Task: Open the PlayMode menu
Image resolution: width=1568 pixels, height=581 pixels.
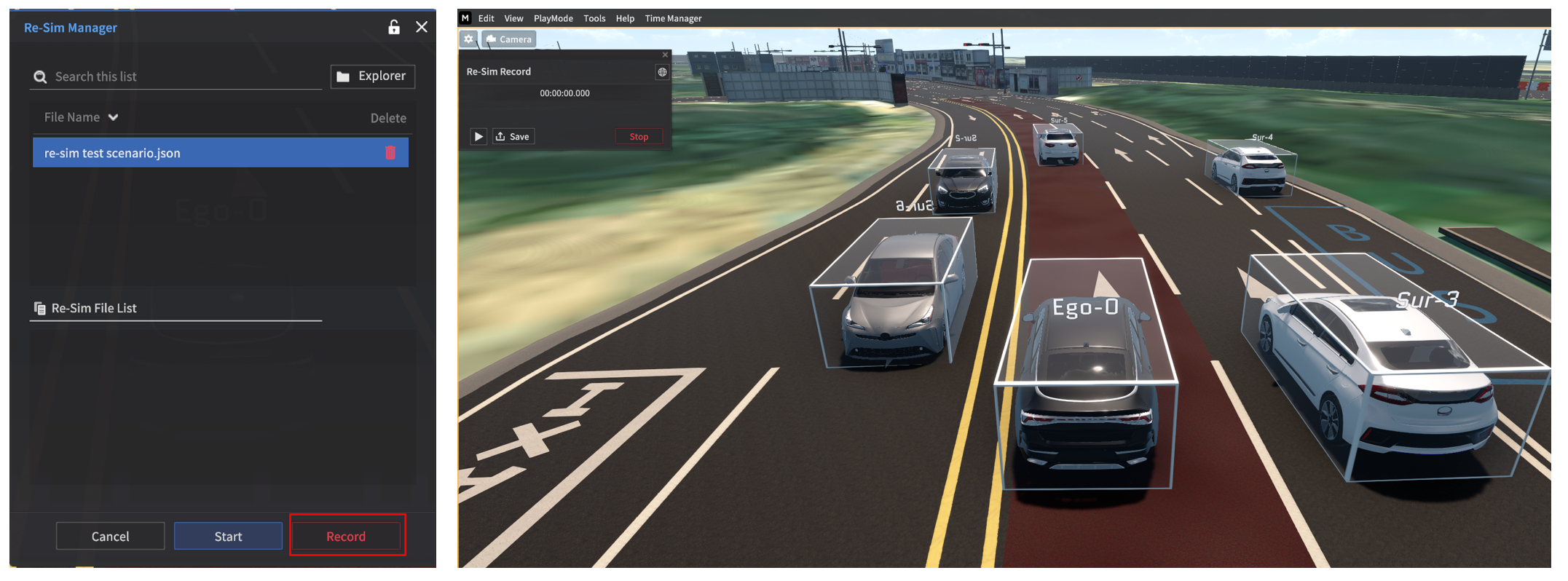Action: coord(553,18)
